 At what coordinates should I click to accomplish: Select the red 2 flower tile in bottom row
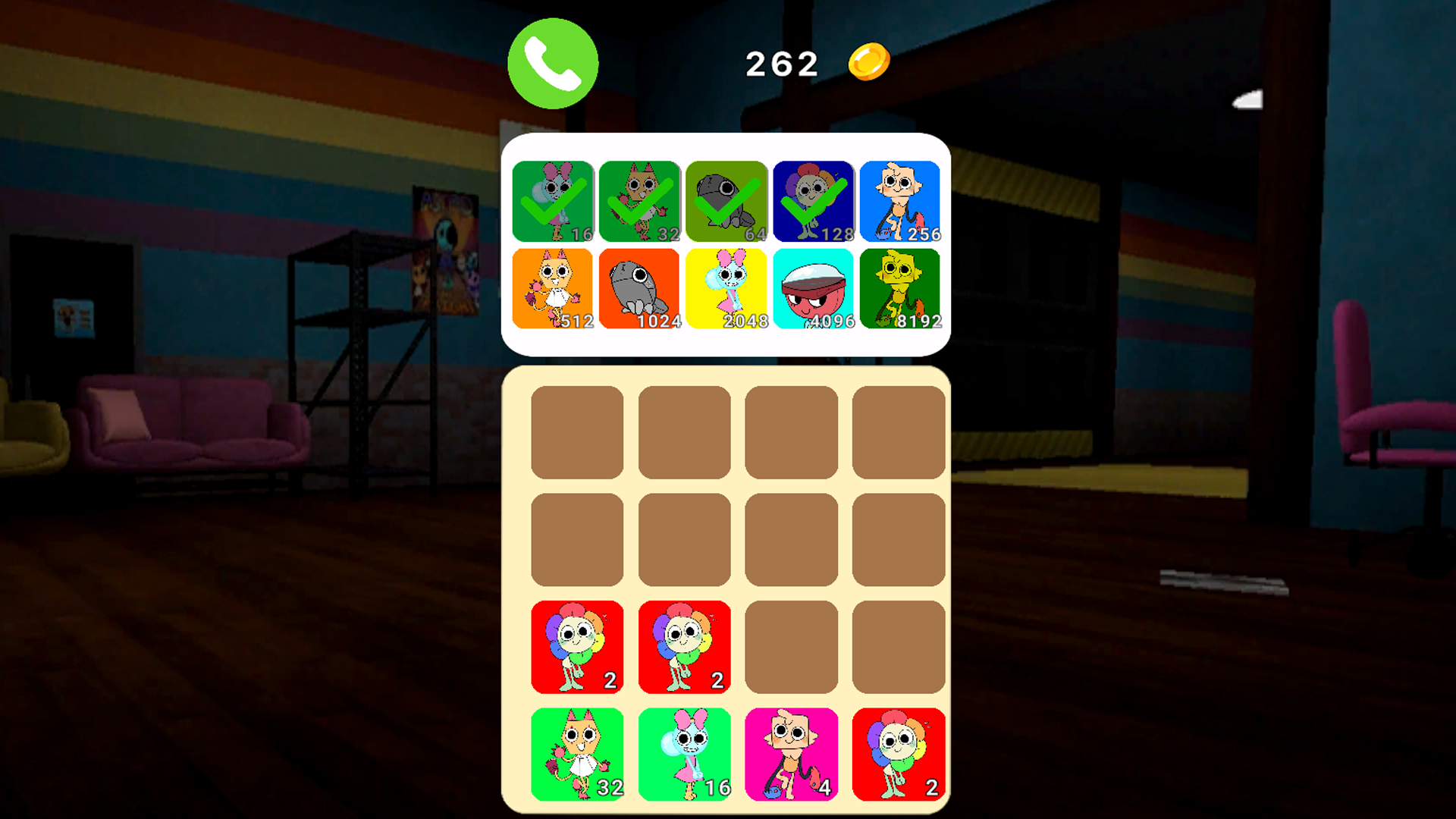[x=899, y=755]
